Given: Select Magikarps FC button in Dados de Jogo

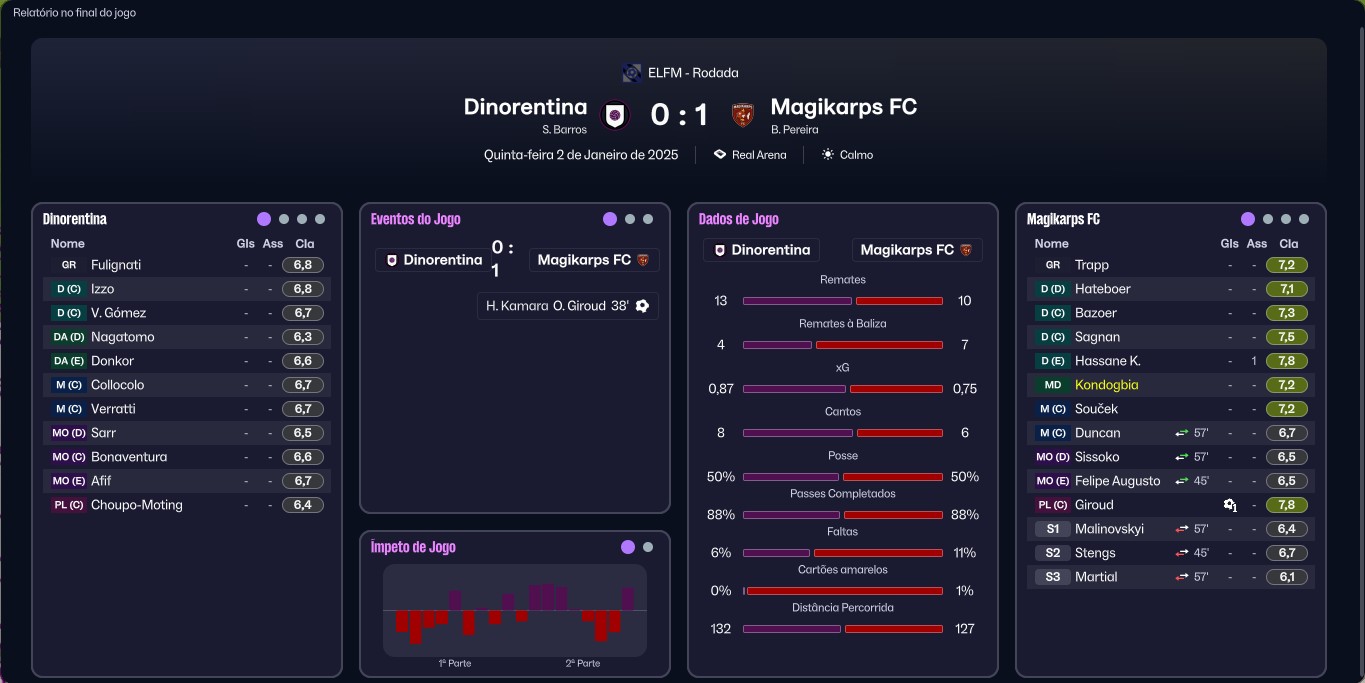Looking at the screenshot, I should point(916,250).
